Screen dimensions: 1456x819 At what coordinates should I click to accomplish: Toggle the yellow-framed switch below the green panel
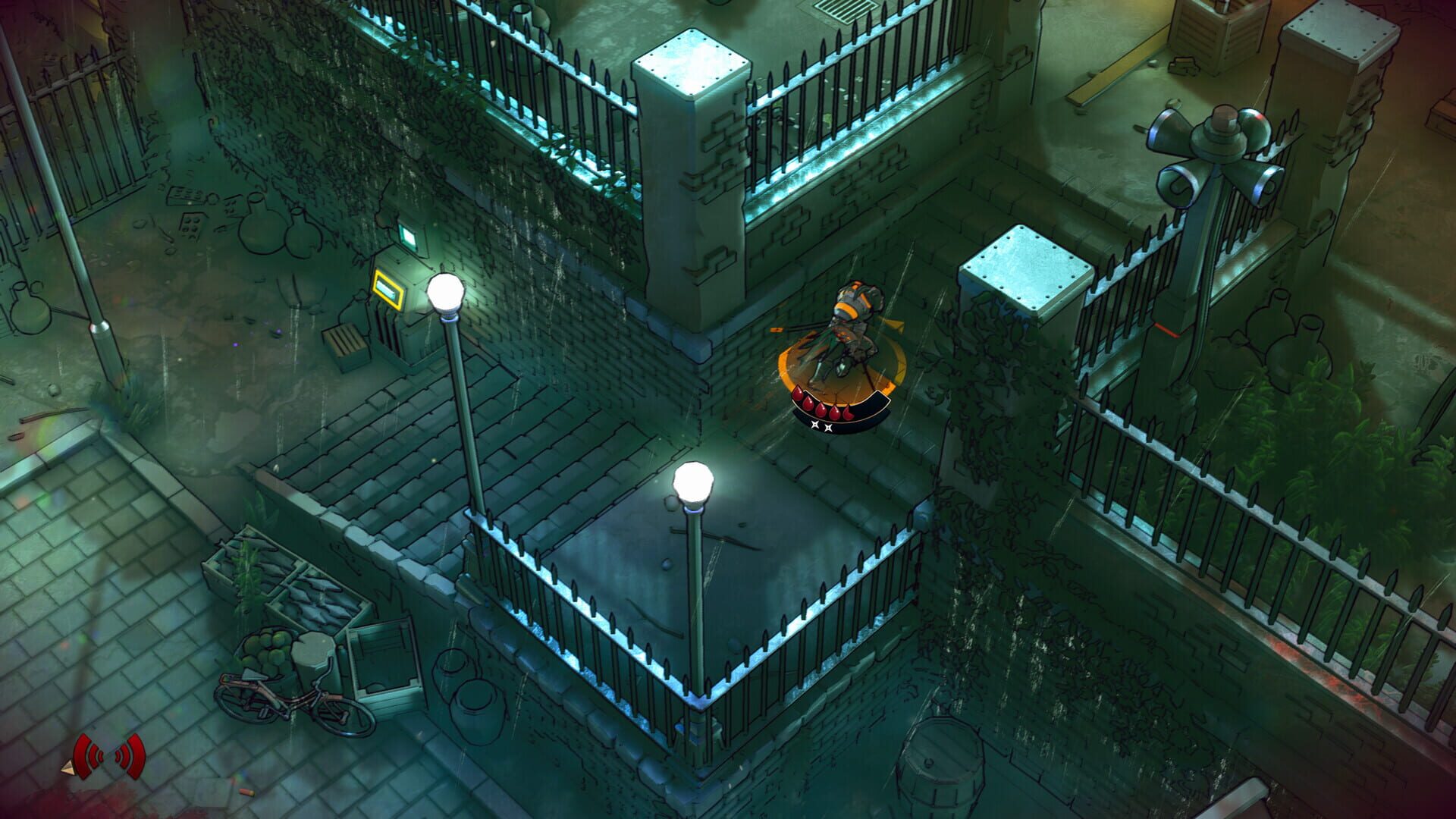click(x=388, y=287)
